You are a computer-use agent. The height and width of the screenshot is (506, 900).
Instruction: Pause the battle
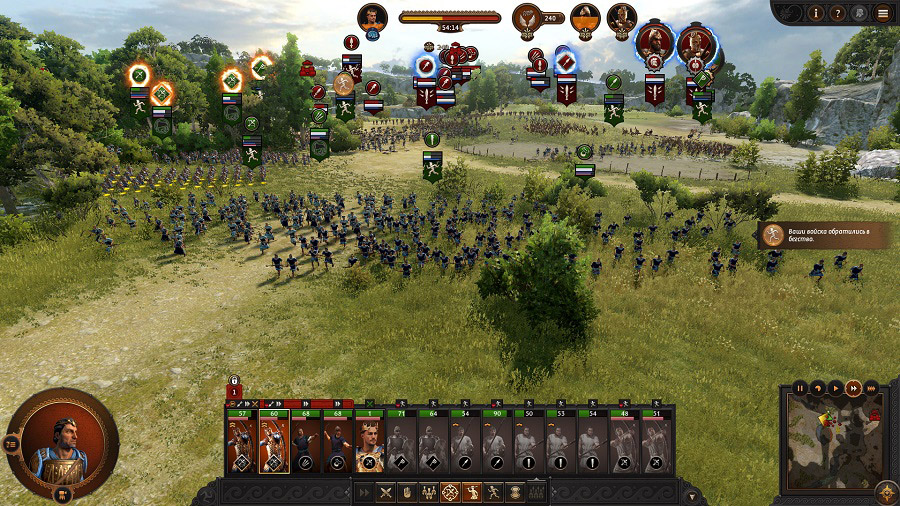coord(800,387)
